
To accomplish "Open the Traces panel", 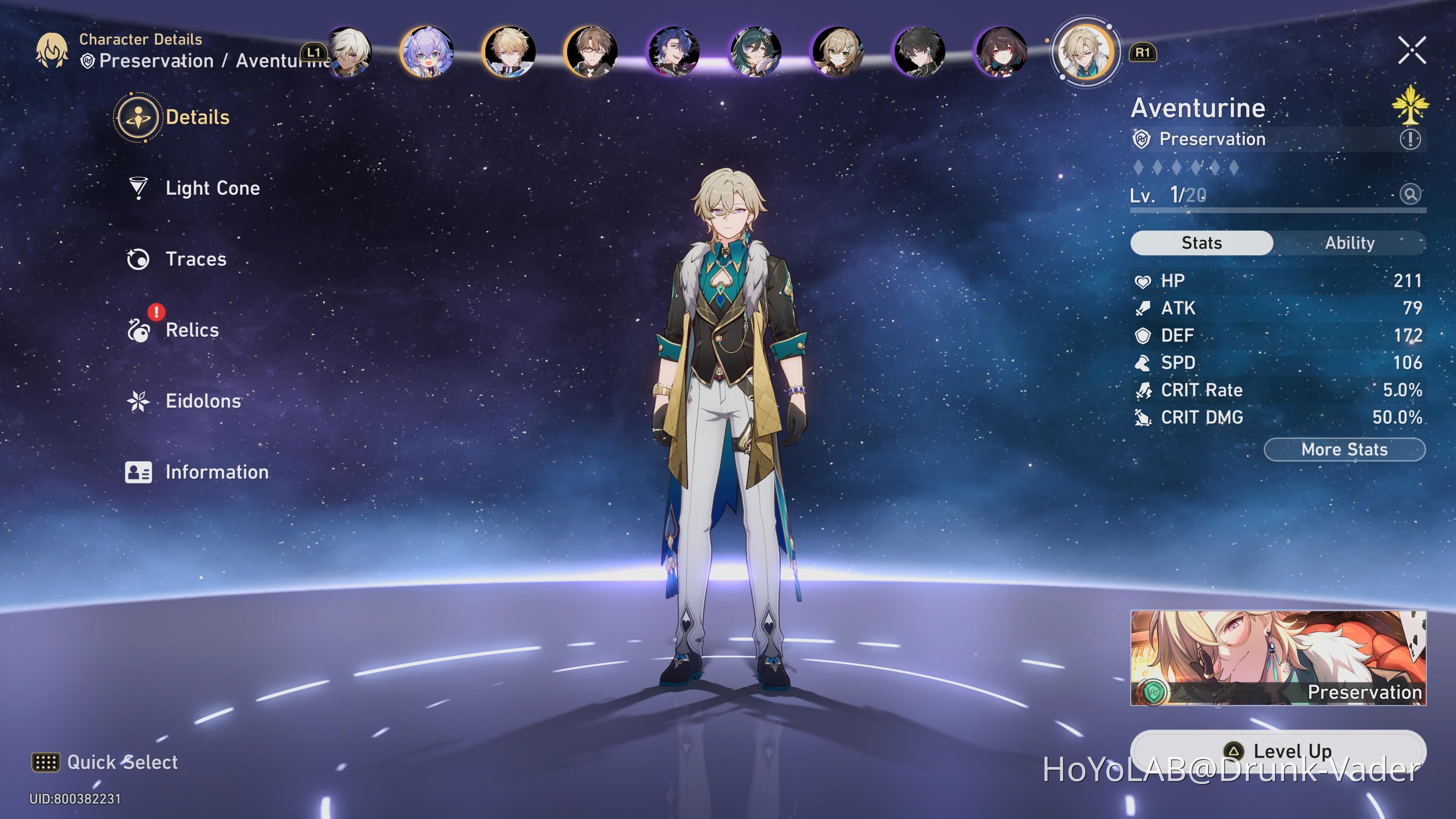I will 137,259.
